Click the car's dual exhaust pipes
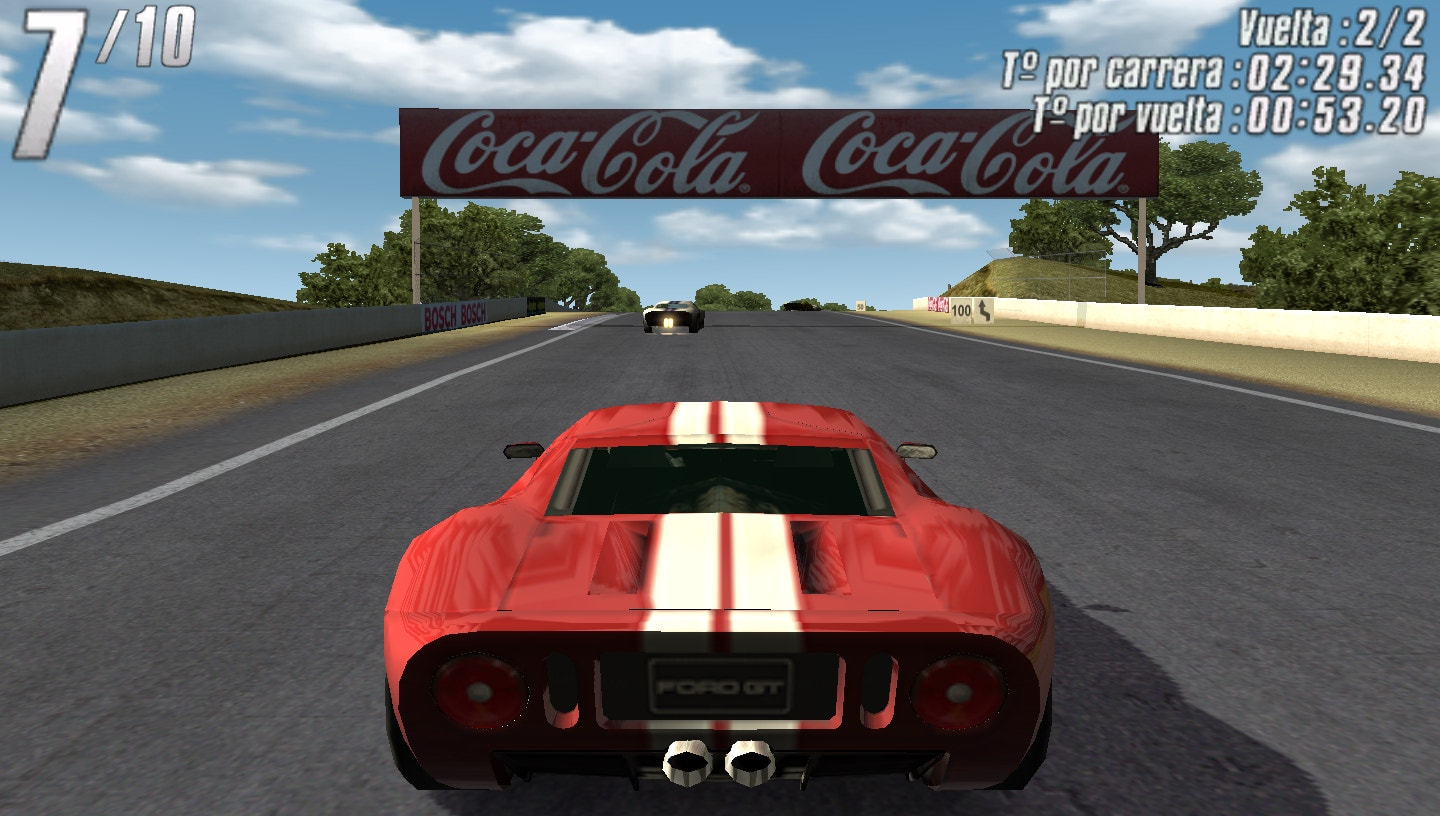Screen dimensions: 1440x816 [717, 765]
